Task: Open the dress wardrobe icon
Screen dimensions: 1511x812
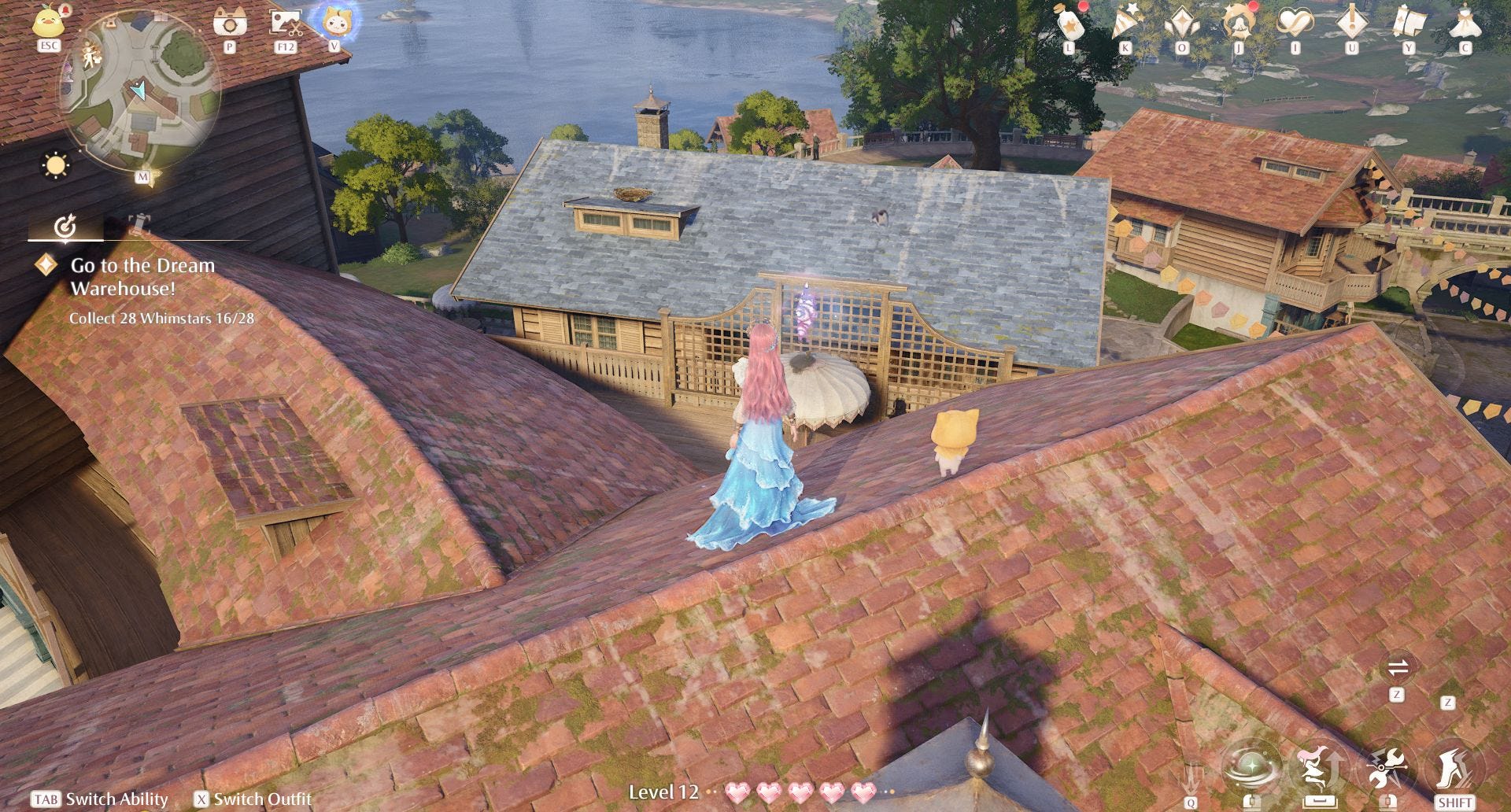Action: coord(1465,22)
